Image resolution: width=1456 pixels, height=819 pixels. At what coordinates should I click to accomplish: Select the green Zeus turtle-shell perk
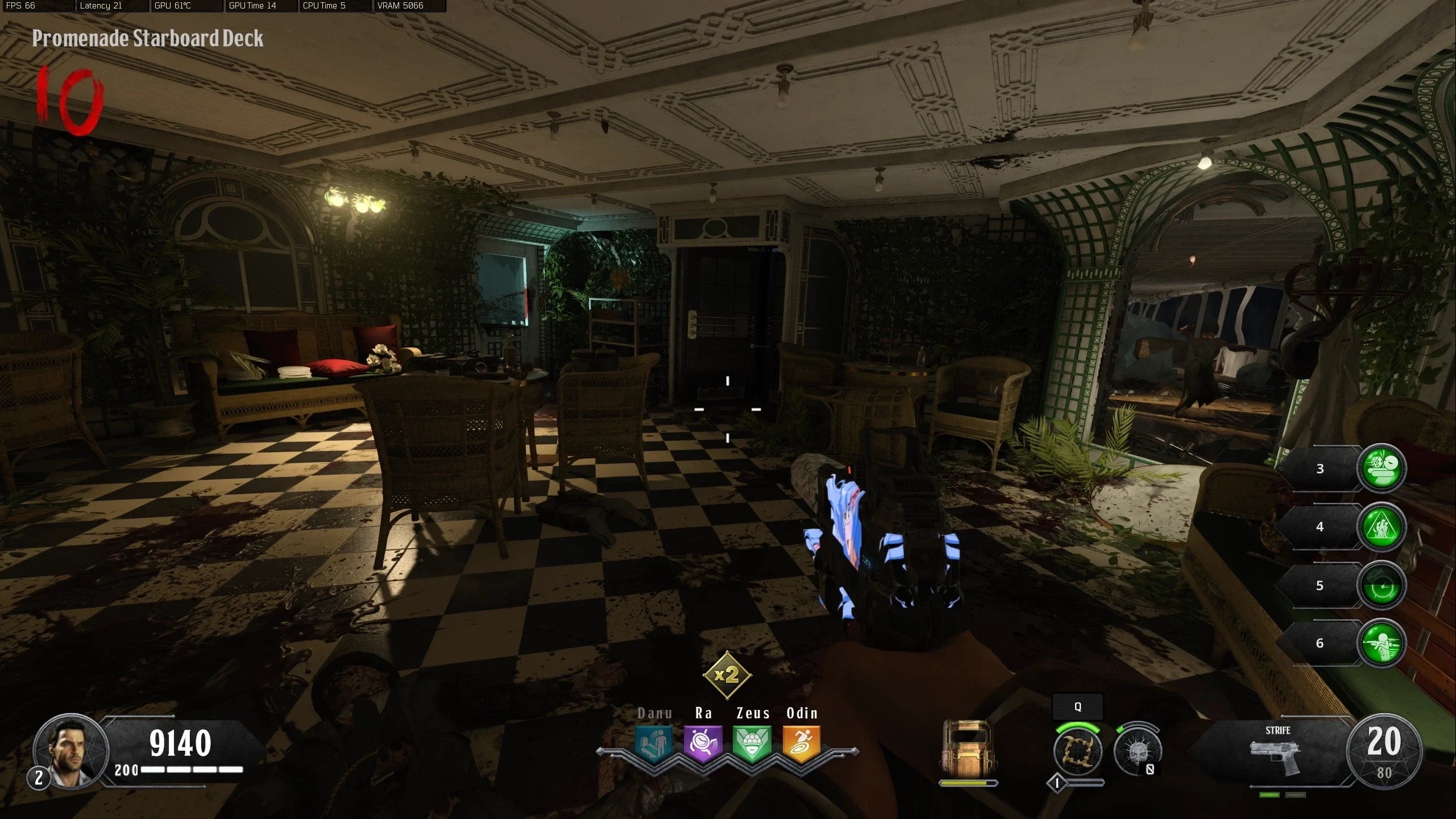[752, 743]
